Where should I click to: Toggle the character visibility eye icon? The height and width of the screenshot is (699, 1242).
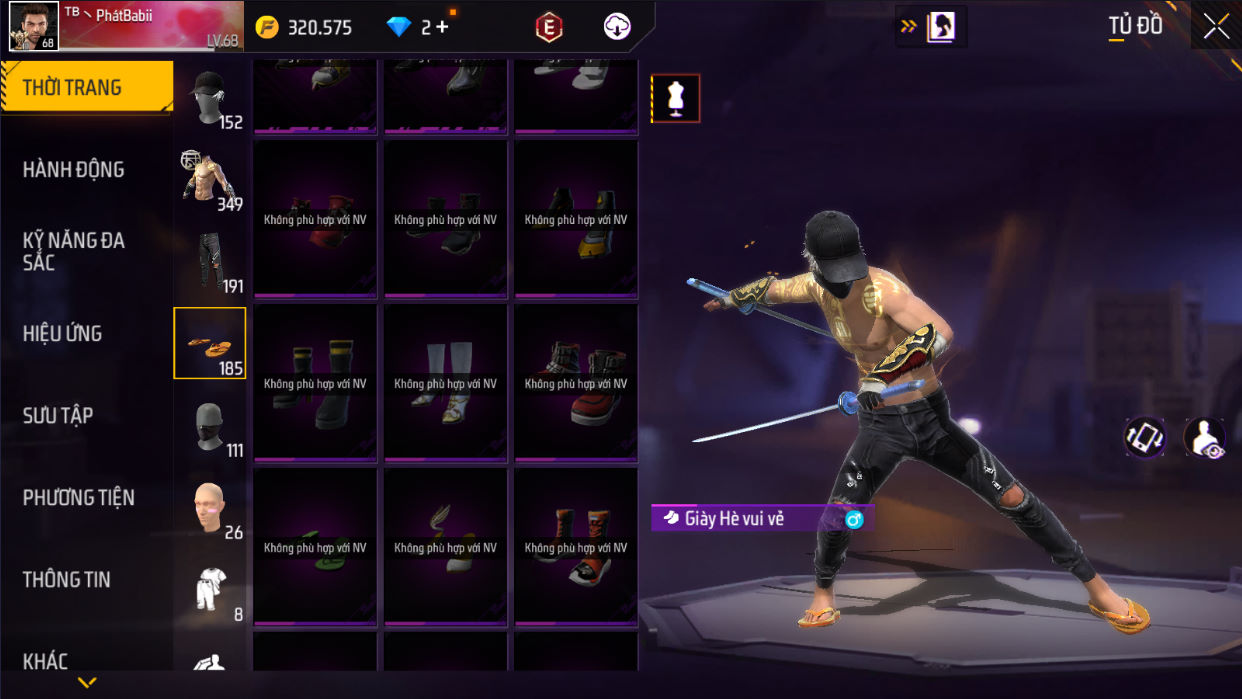click(x=1205, y=438)
